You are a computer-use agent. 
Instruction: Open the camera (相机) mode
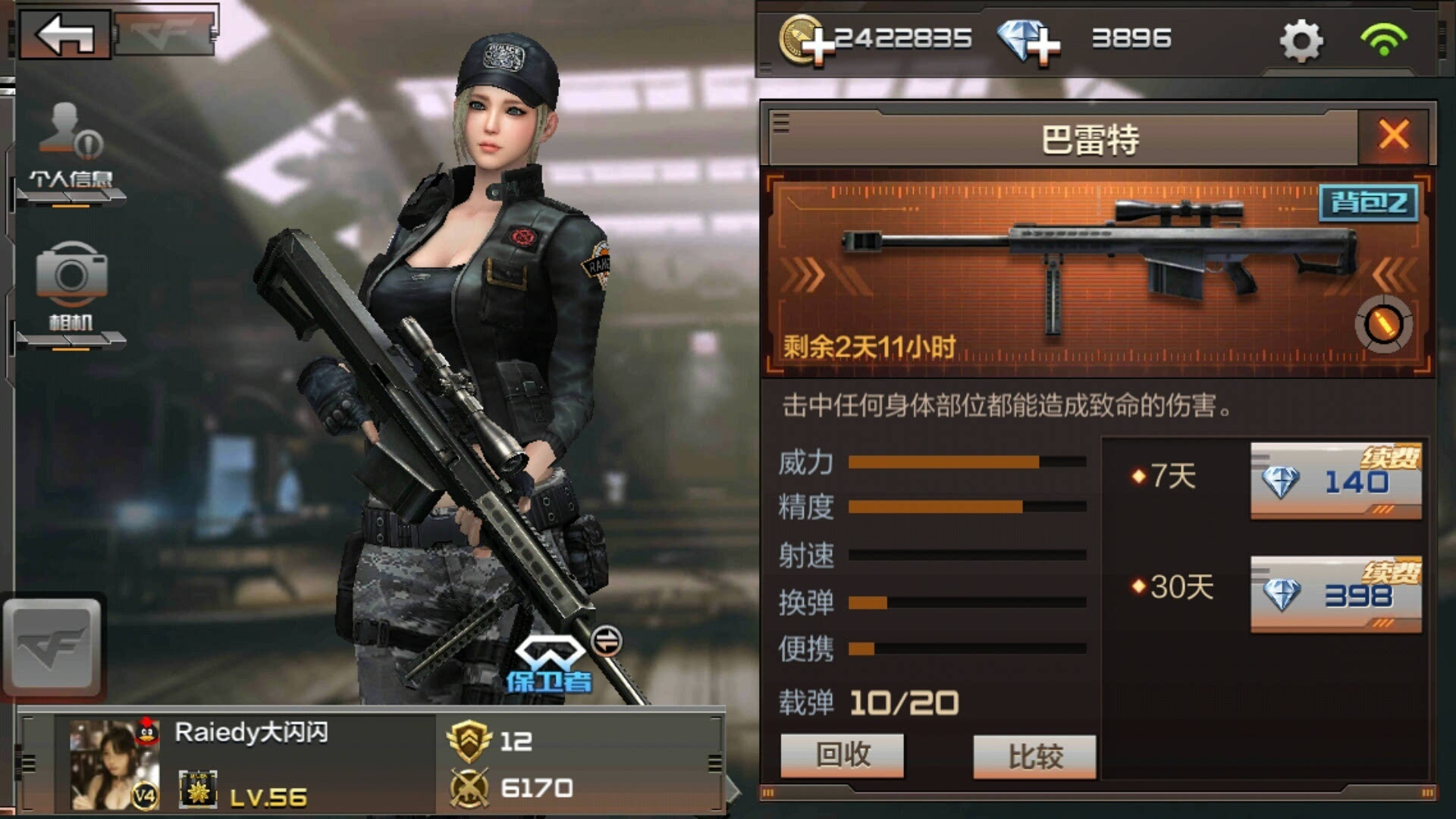71,288
